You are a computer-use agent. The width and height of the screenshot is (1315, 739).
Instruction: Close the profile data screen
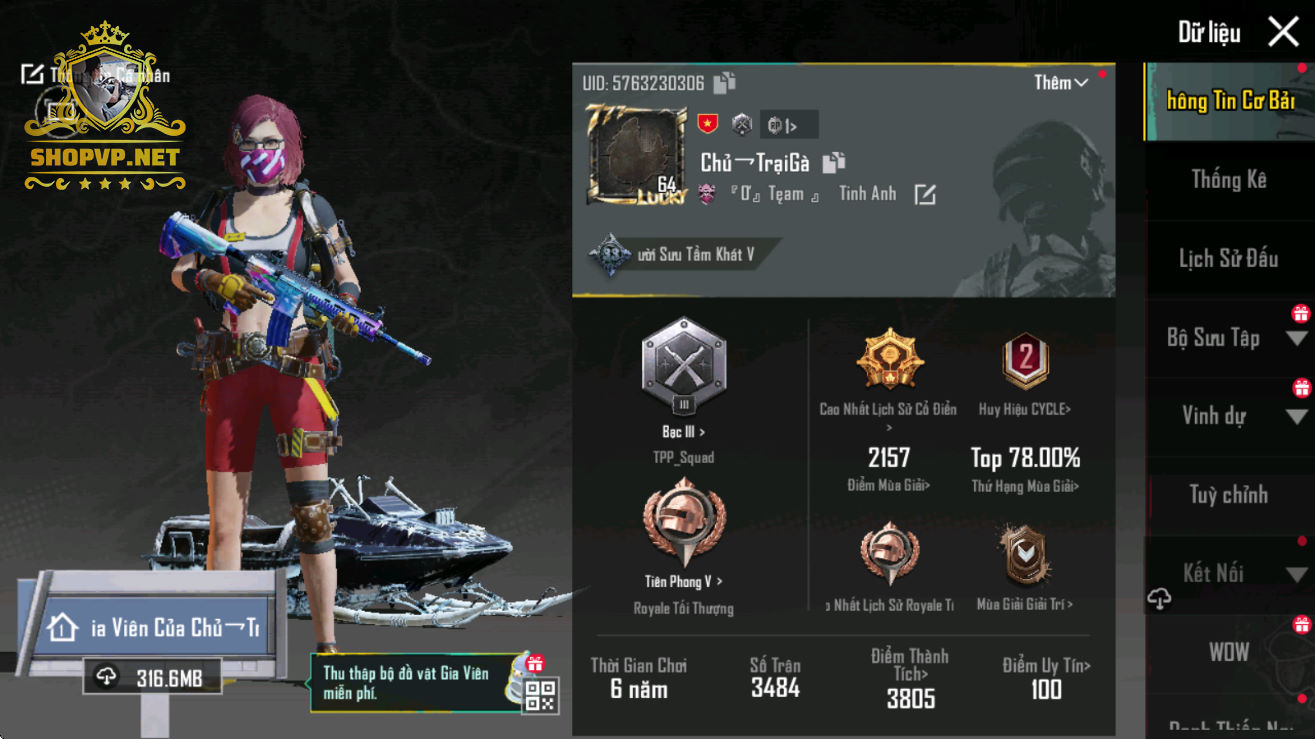point(1283,32)
